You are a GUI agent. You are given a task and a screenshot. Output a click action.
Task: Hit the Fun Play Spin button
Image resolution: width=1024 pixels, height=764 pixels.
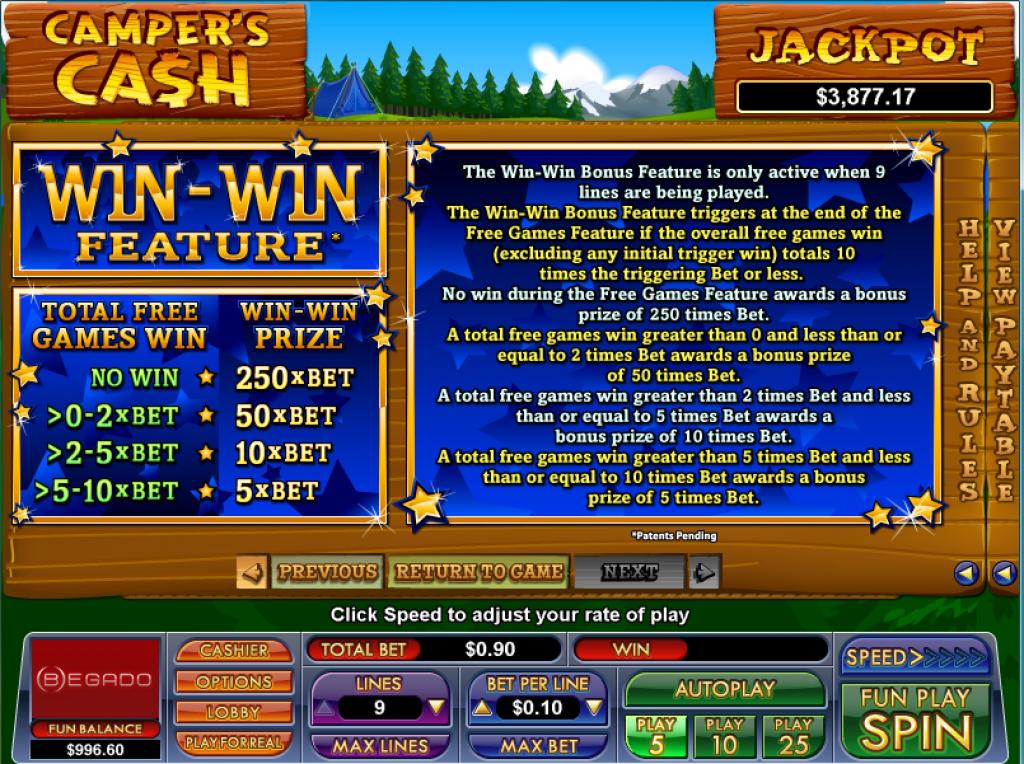(x=915, y=720)
